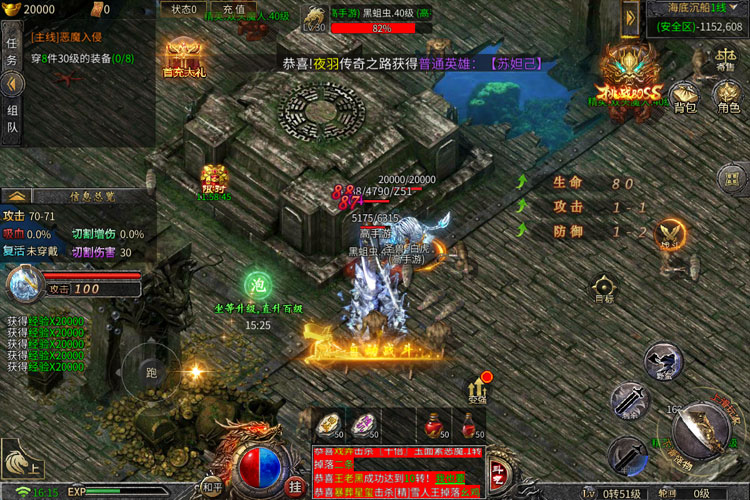750x500 pixels.
Task: Open the 变强 power-up arrow button
Action: click(476, 388)
